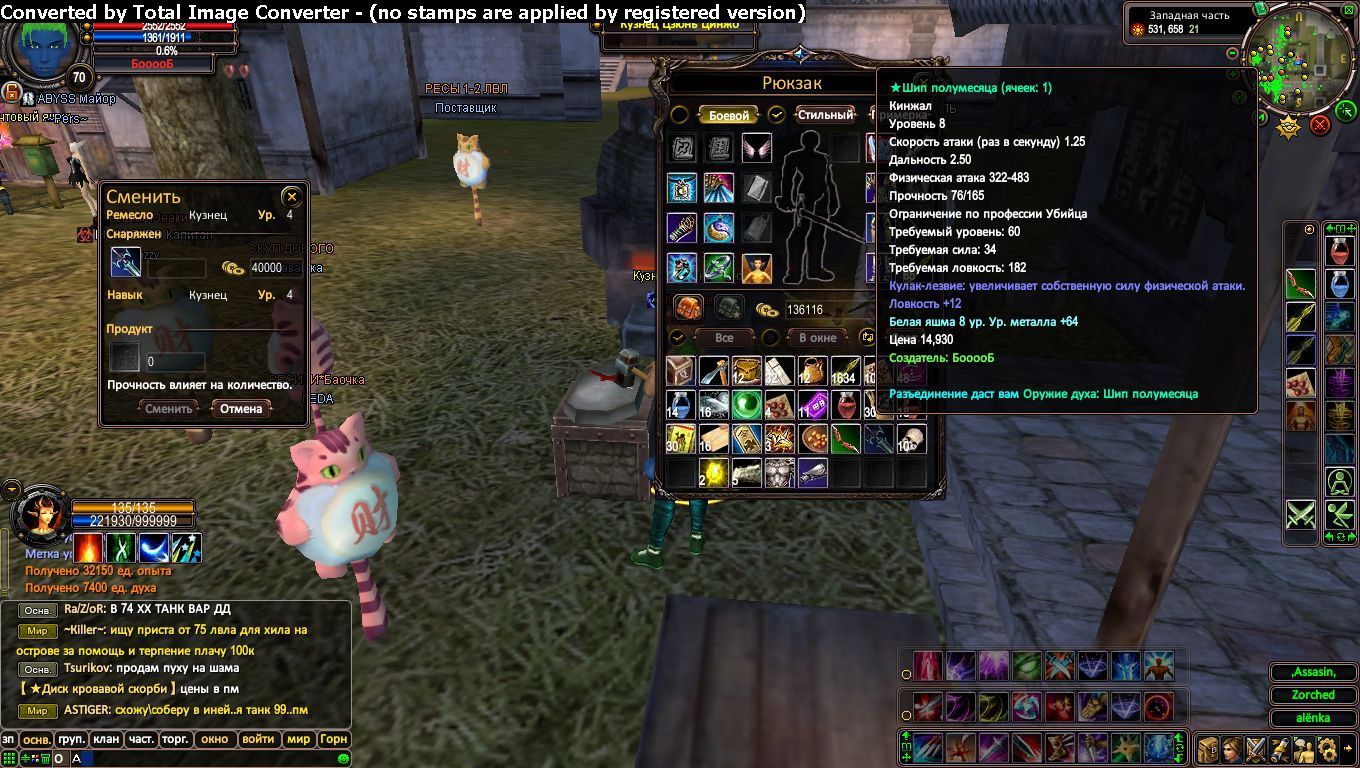This screenshot has width=1360, height=768.
Task: Open the gear settings menu icon
Action: [x=1328, y=748]
